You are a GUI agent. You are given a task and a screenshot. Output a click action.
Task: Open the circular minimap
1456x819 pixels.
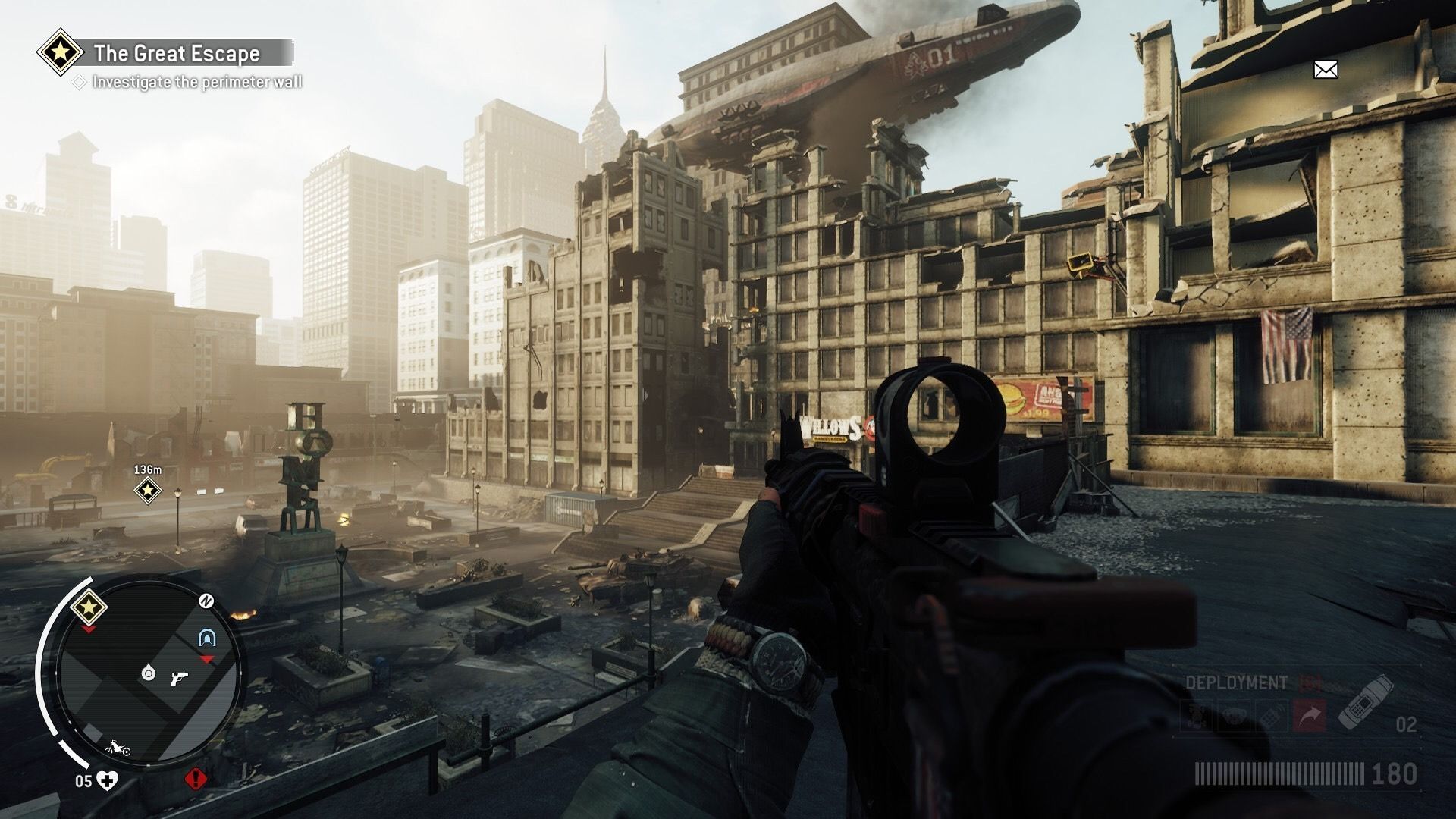pos(149,674)
